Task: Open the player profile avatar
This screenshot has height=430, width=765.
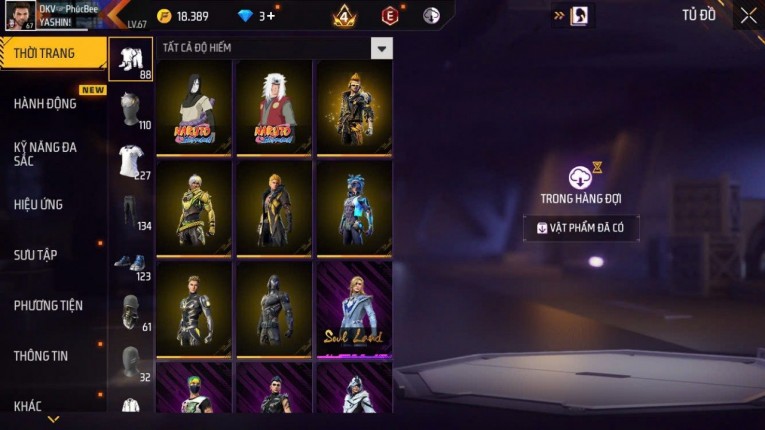Action: 21,15
